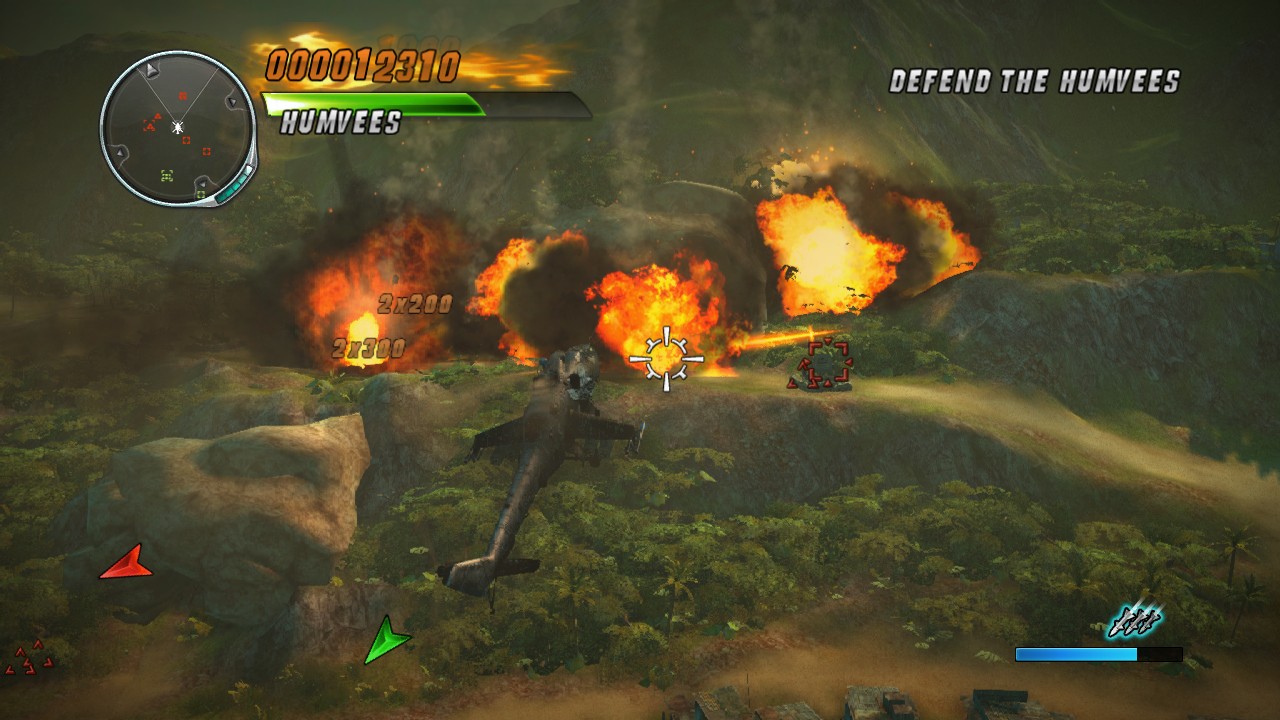
Task: Click the player helicopter icon on the minimap
Action: (178, 127)
